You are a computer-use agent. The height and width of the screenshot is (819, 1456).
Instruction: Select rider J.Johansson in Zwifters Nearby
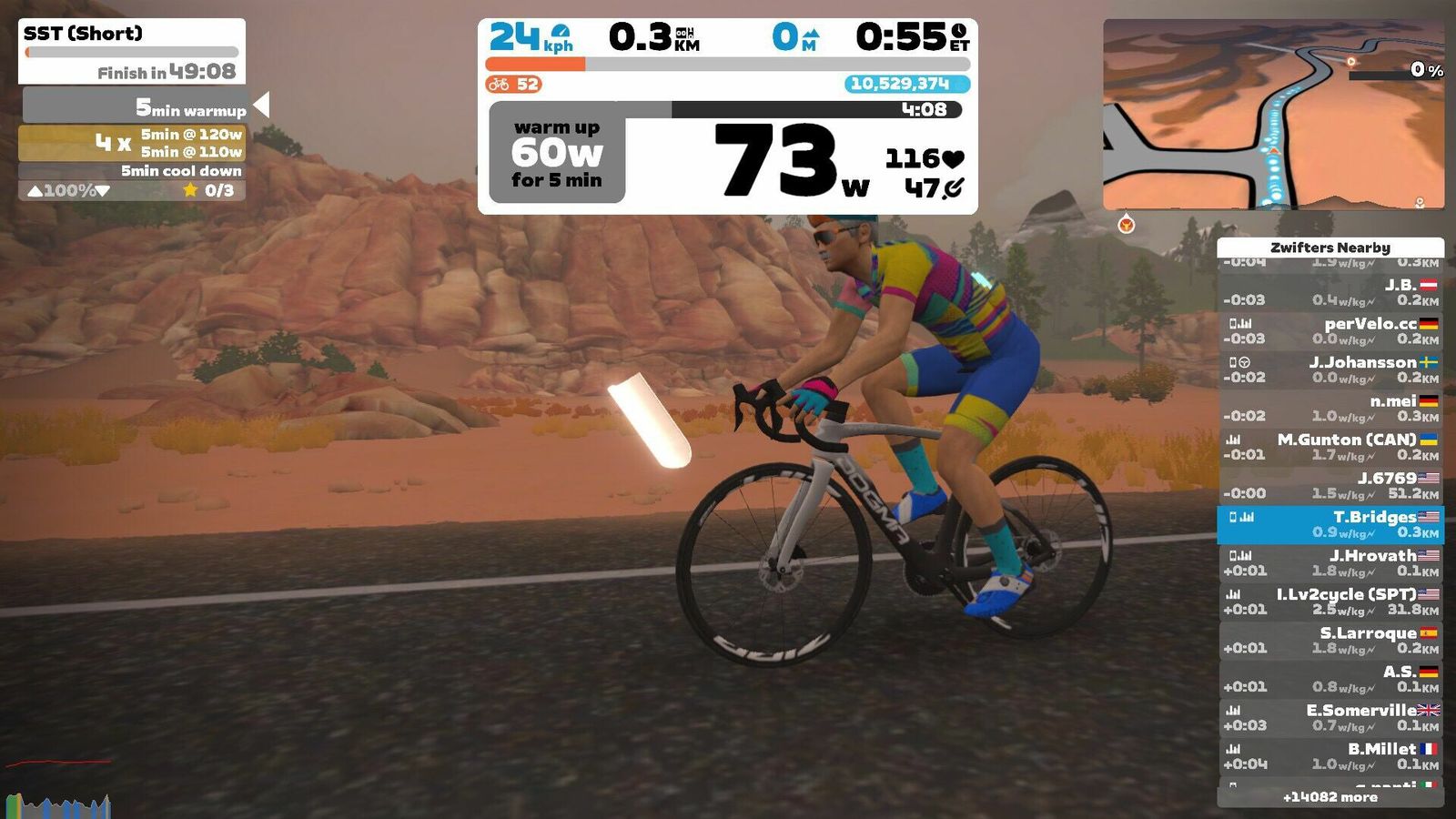point(1330,369)
